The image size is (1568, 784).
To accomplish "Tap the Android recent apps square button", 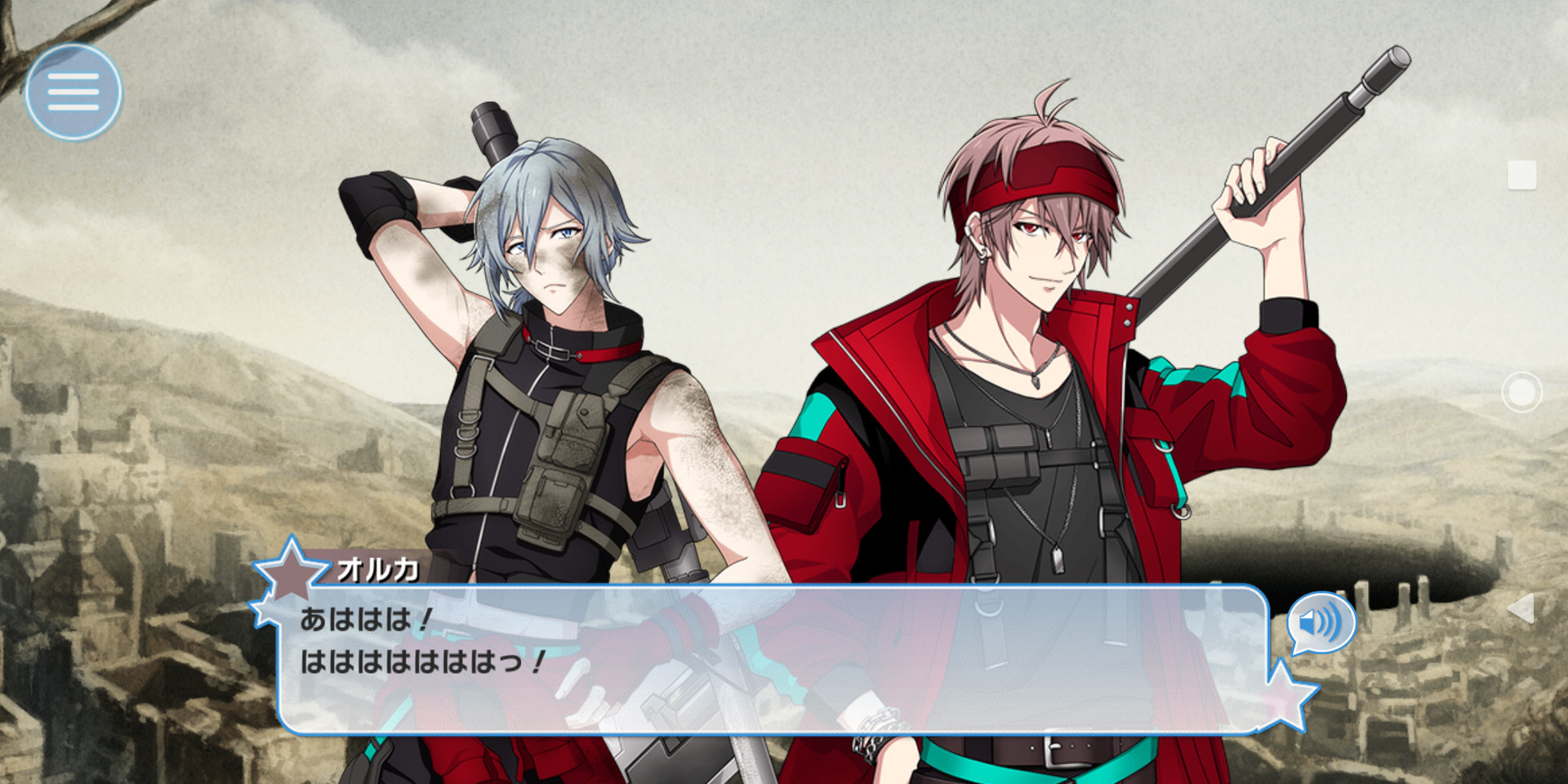I will click(1521, 176).
